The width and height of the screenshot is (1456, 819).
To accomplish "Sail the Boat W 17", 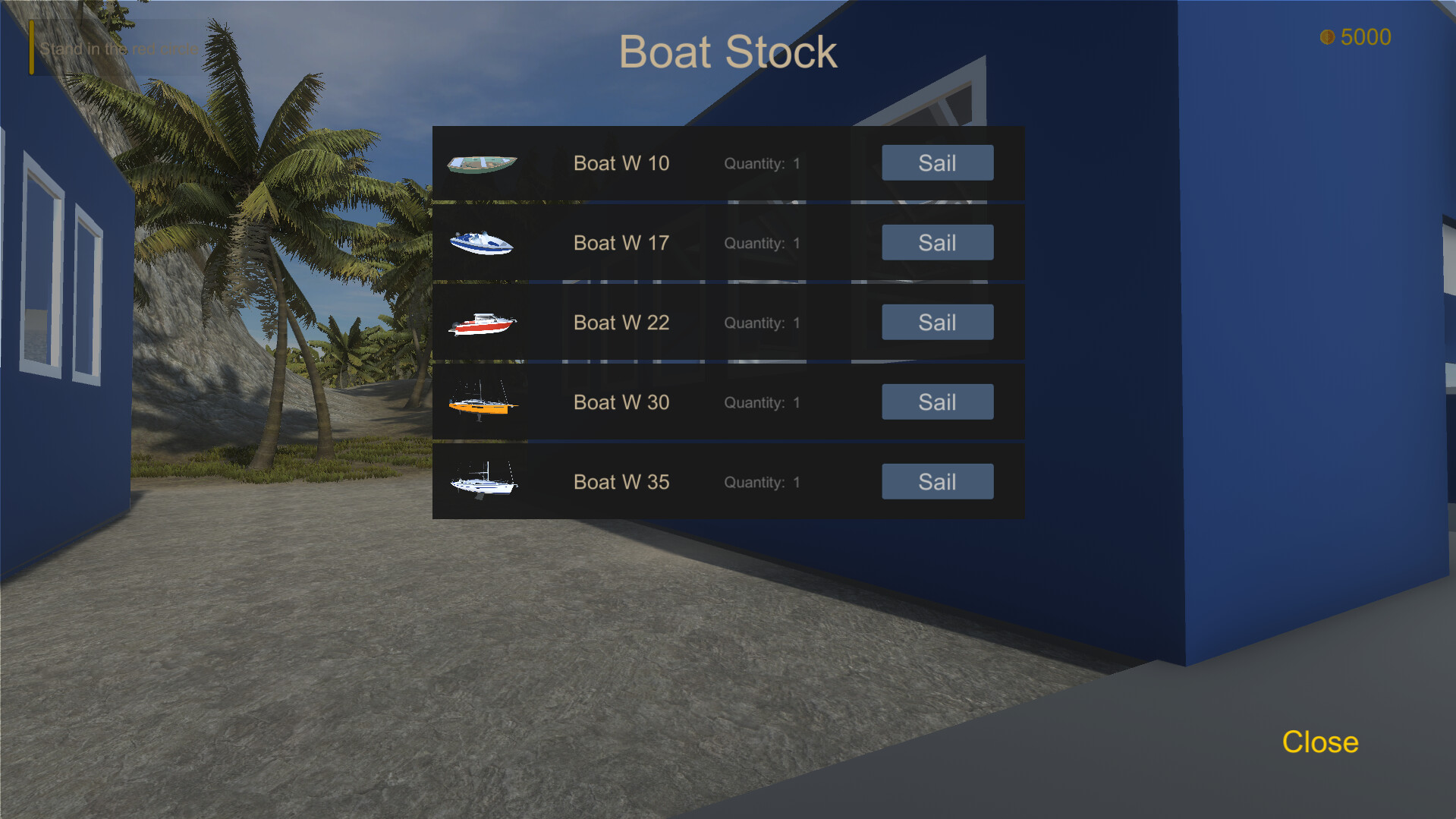I will pos(937,242).
